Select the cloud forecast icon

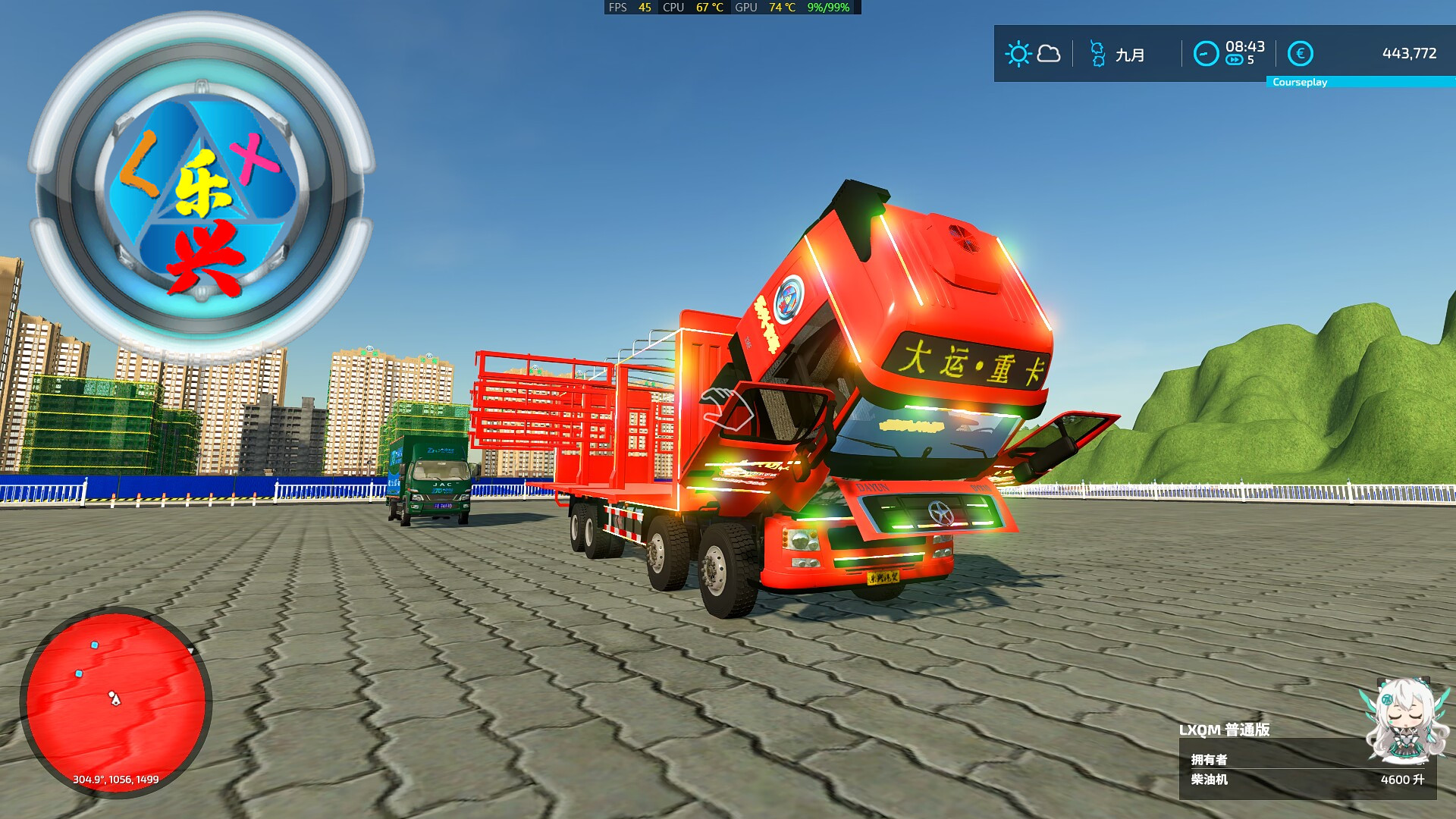coord(1047,54)
